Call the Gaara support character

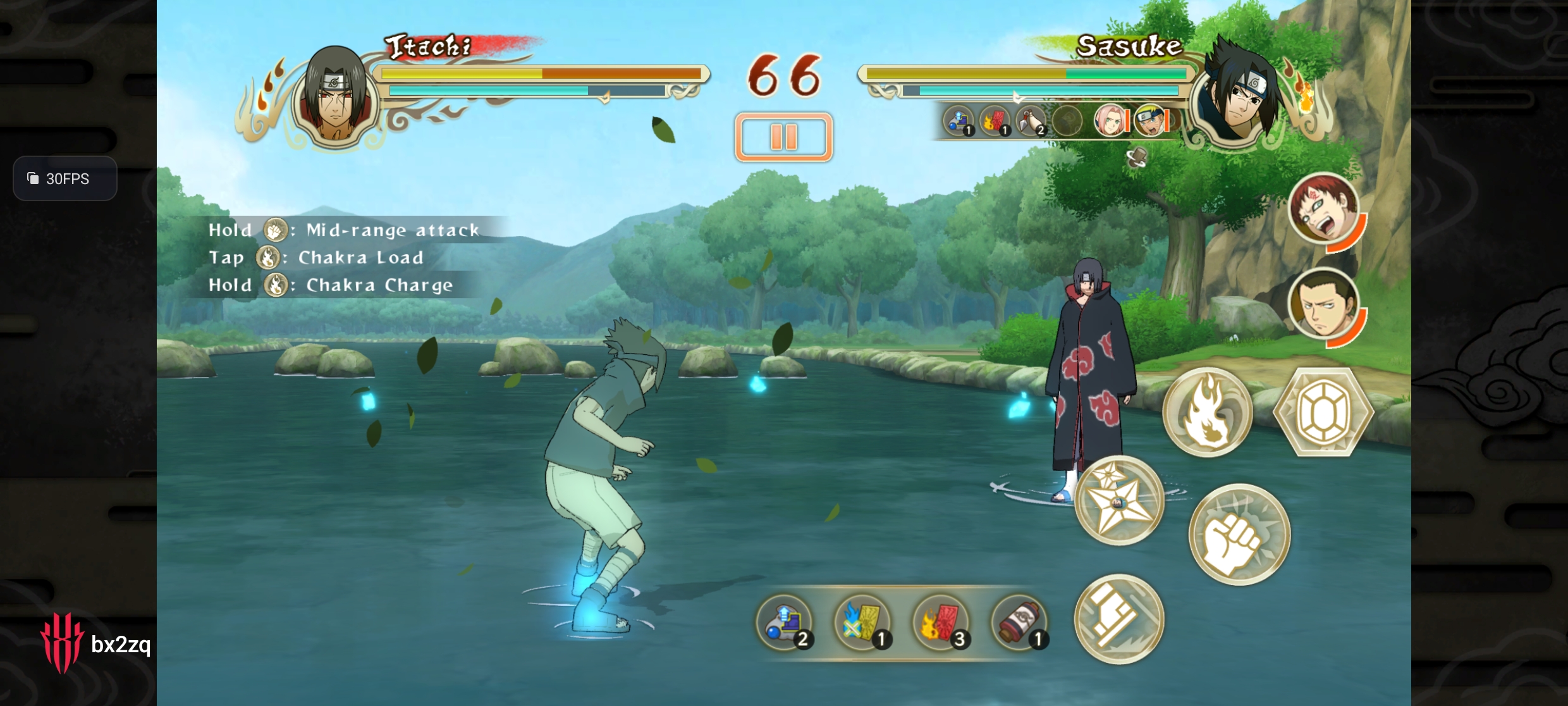[1324, 208]
